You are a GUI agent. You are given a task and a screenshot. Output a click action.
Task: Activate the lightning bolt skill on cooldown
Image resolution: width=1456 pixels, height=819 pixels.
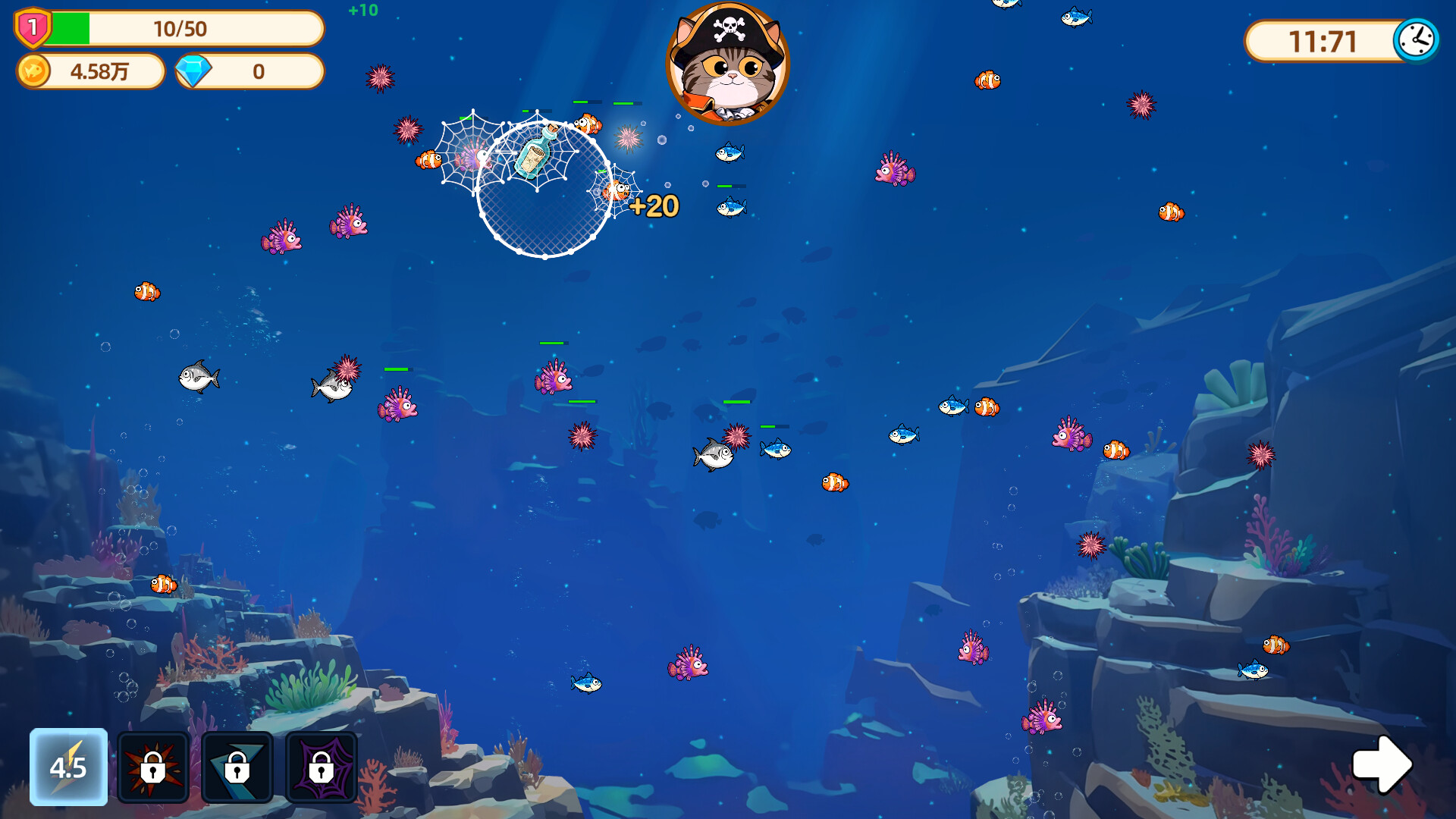68,767
